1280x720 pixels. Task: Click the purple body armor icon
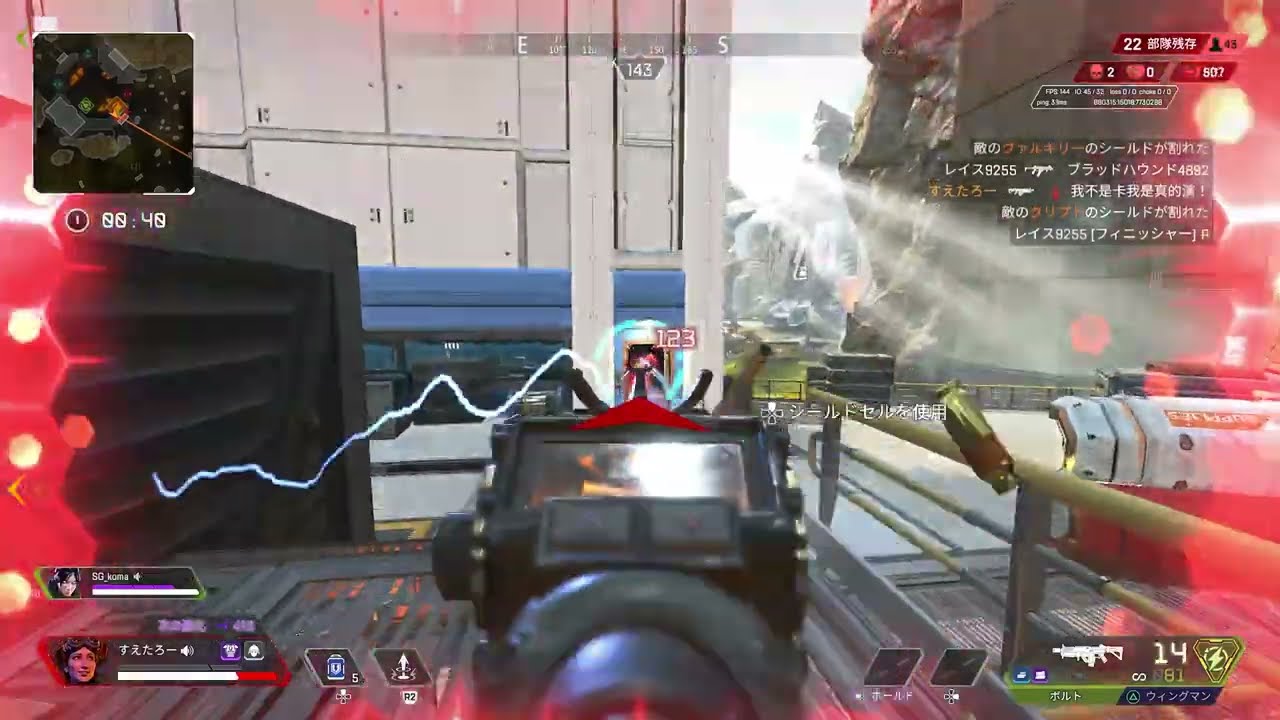pos(230,651)
